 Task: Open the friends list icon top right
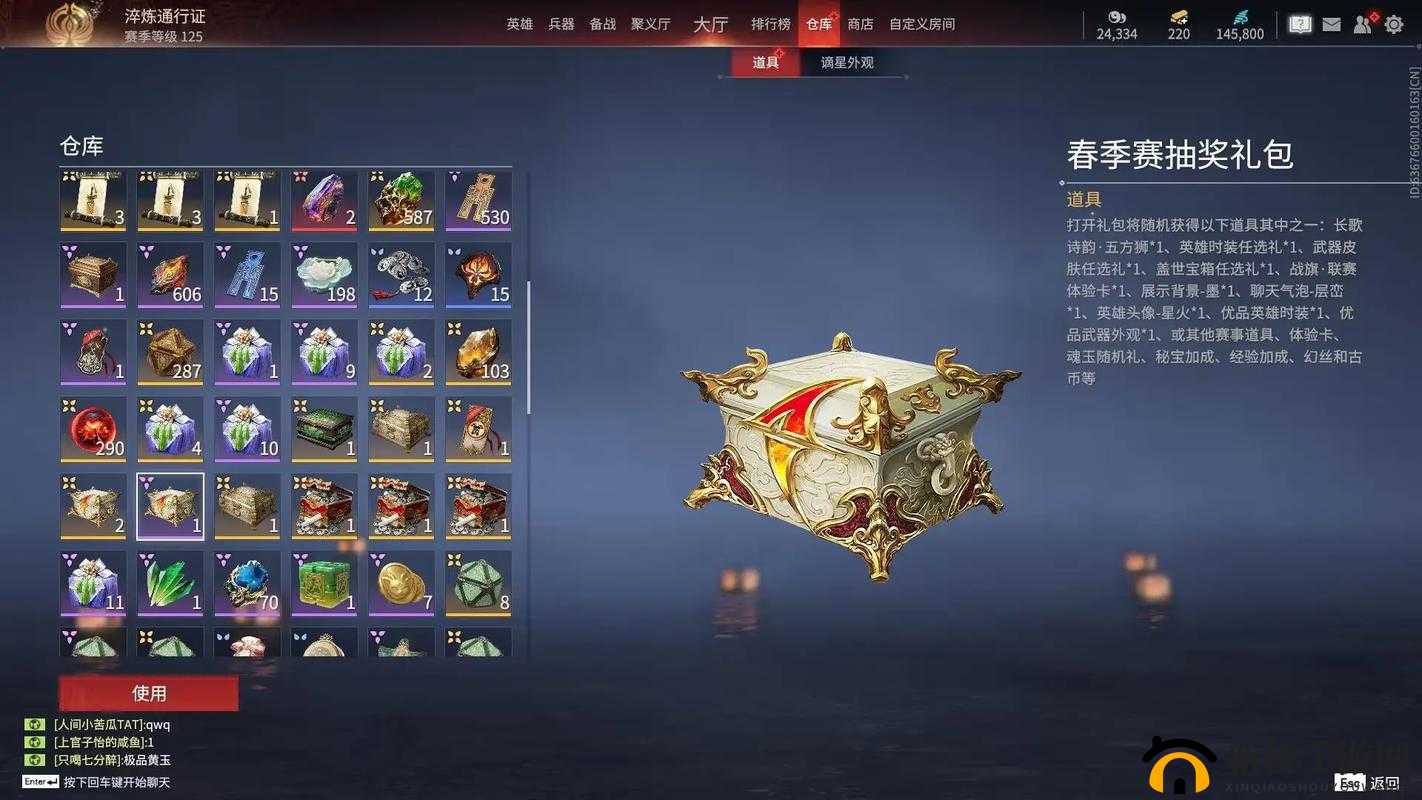[x=1362, y=23]
